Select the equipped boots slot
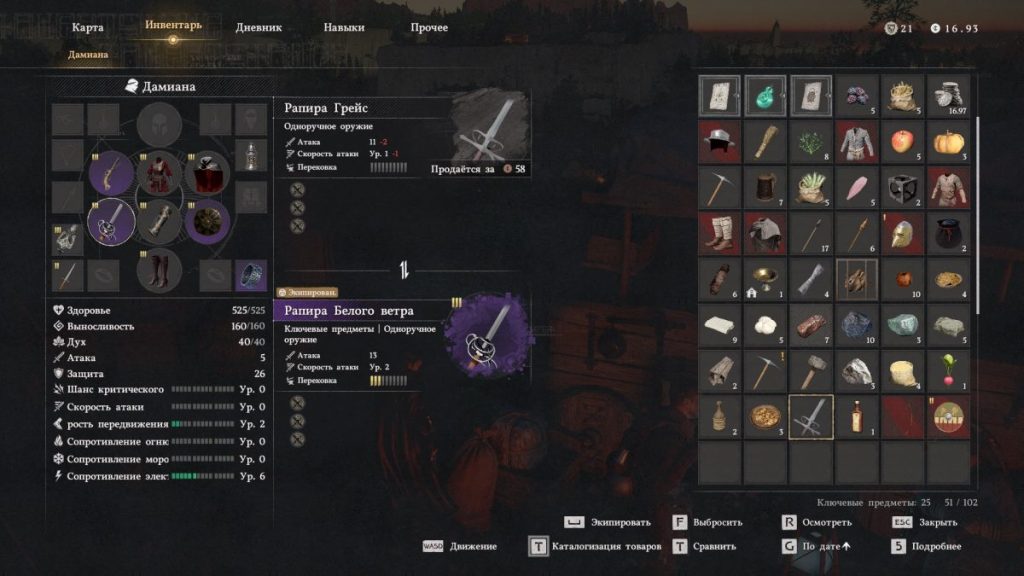The height and width of the screenshot is (576, 1024). pos(160,268)
